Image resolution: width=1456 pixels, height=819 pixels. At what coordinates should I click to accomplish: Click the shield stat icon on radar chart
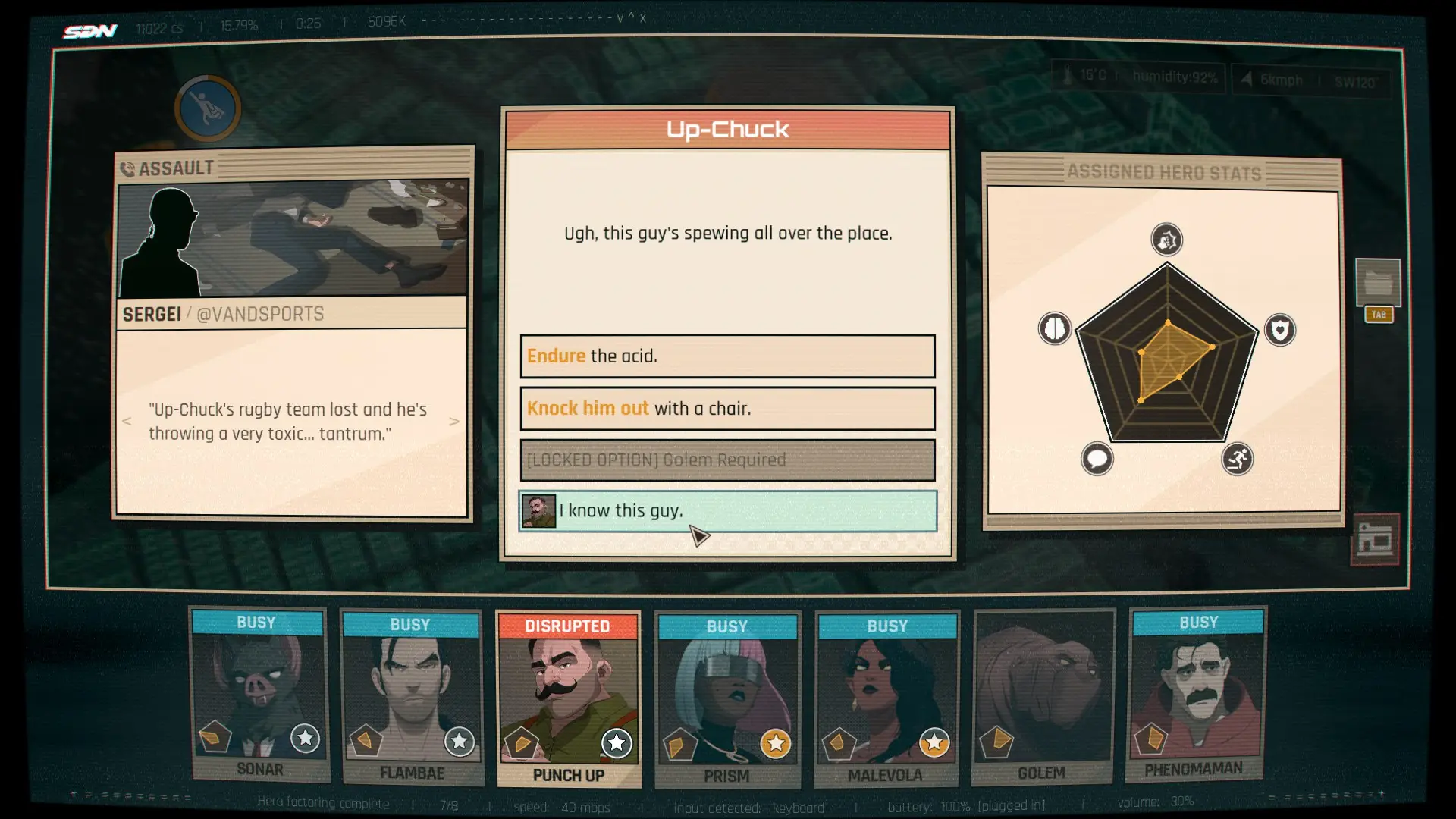pos(1280,331)
